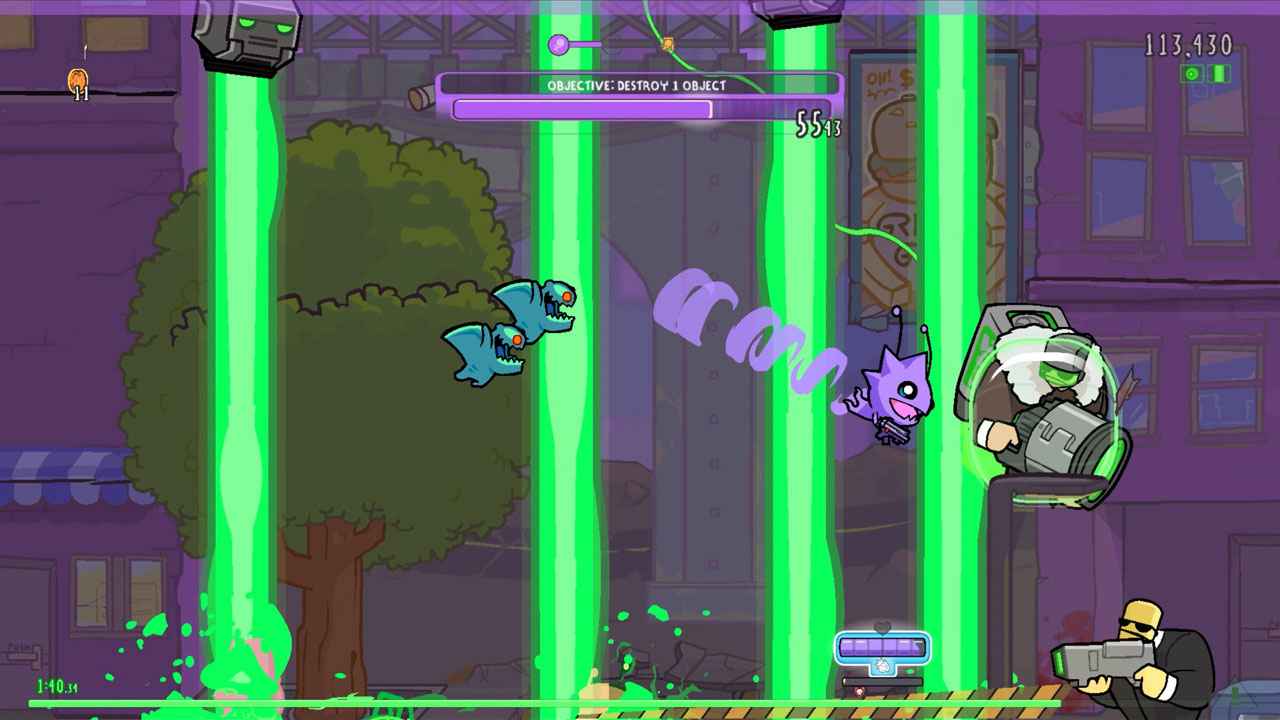Click the fuzzy alien portrait under the health bar
The width and height of the screenshot is (1280, 720).
coord(882,666)
